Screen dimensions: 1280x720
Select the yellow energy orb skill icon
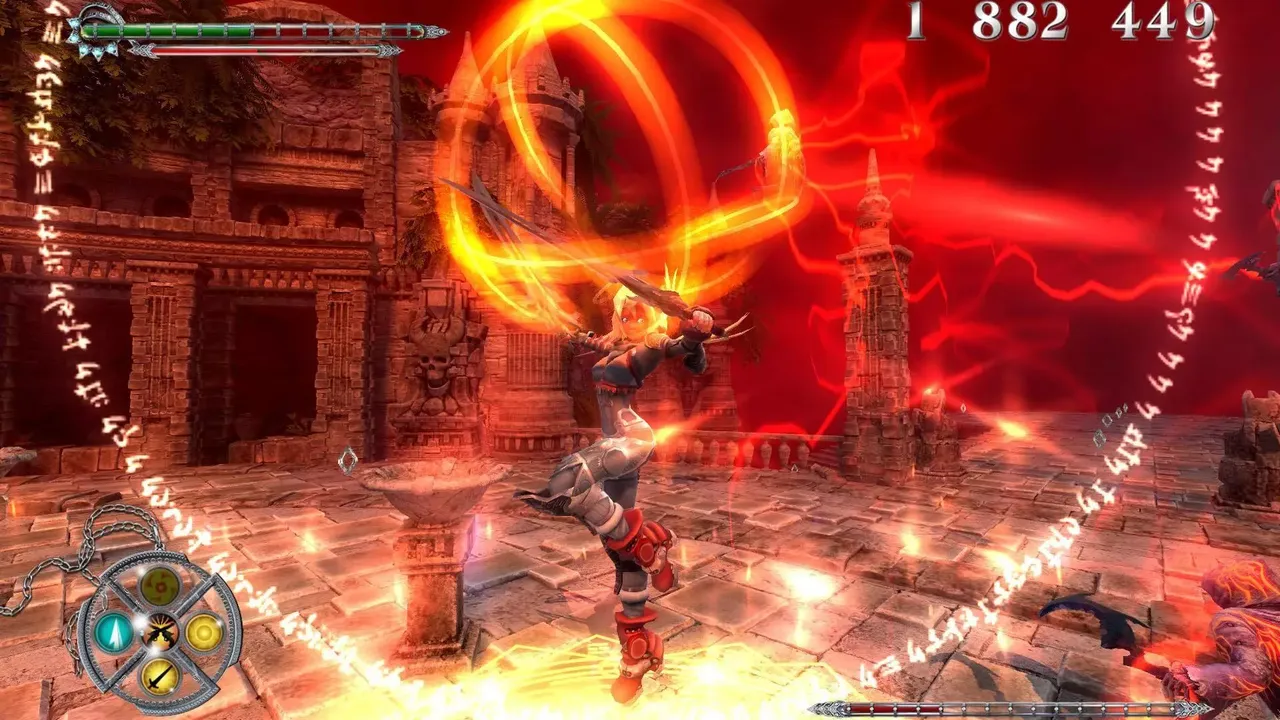point(204,631)
